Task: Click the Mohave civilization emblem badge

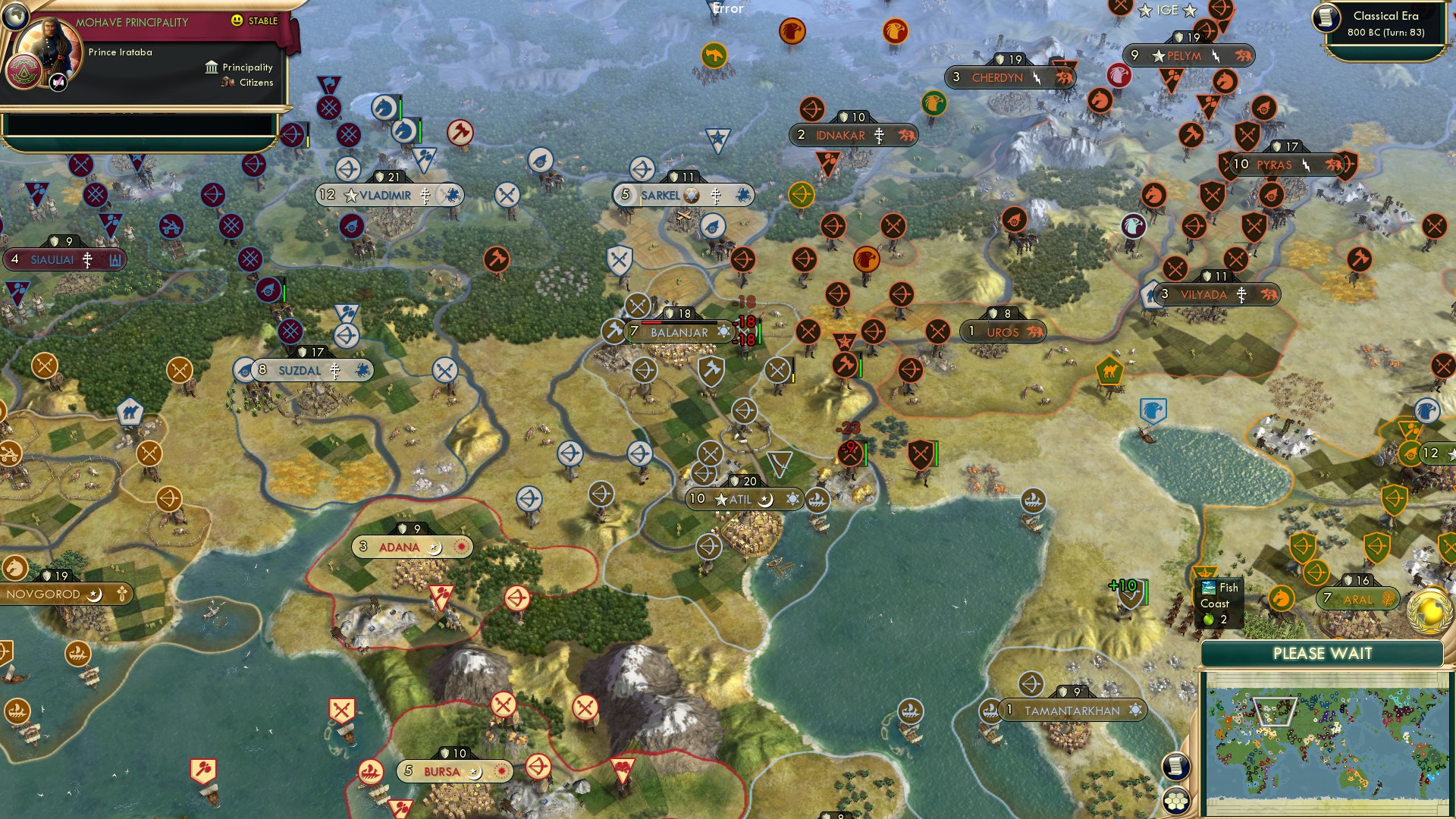Action: [x=25, y=72]
